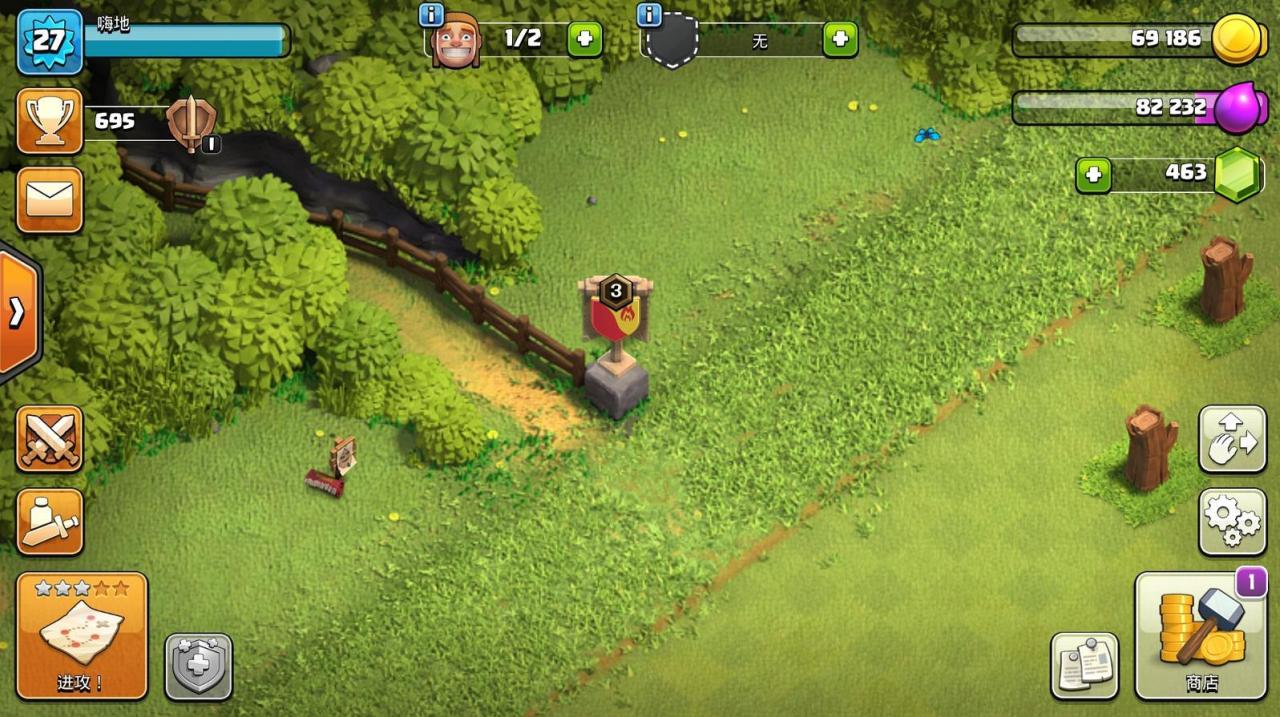Open the notes and clipboard button
Viewport: 1280px width, 717px height.
(1084, 666)
